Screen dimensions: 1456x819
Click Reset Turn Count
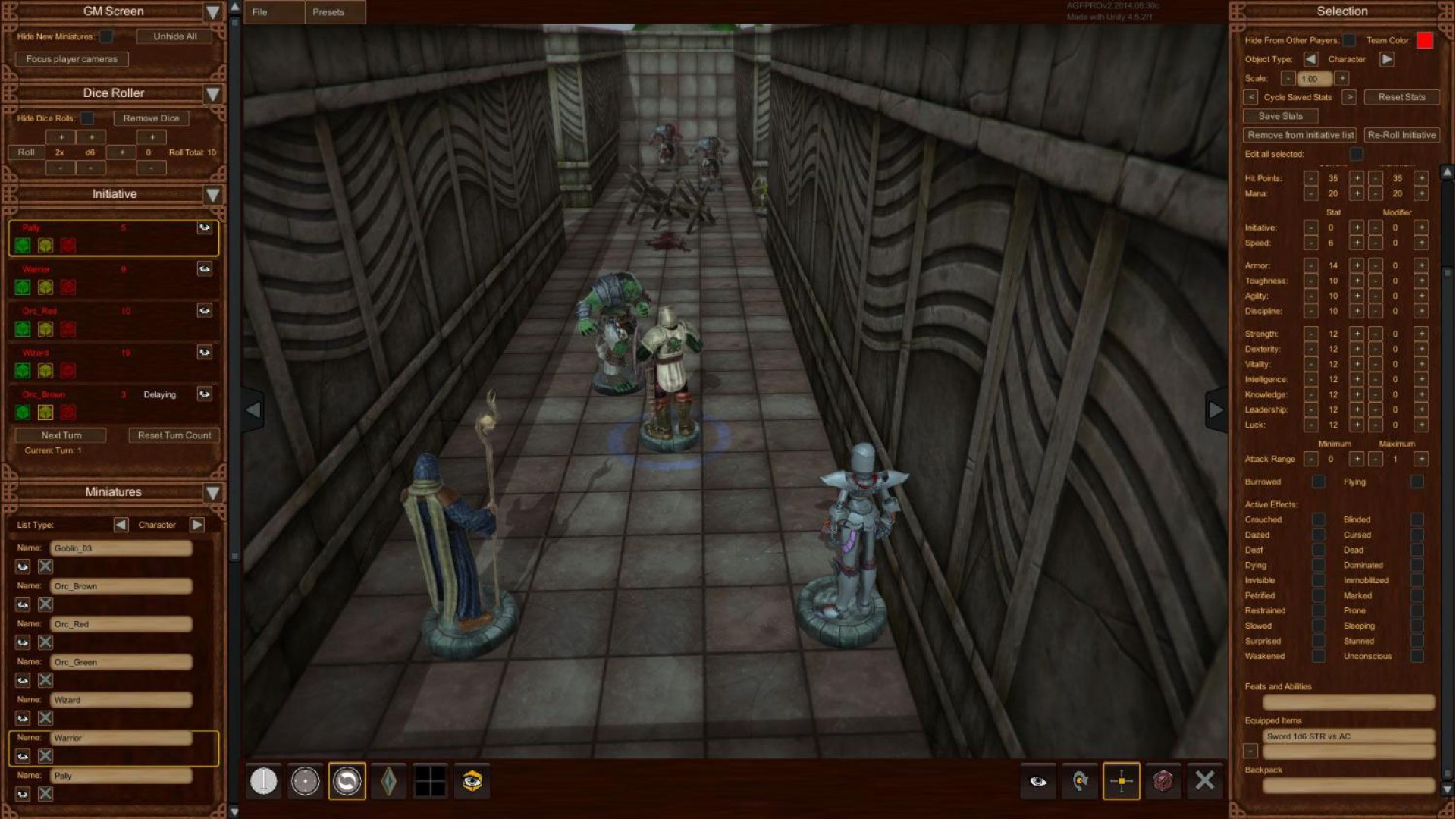pos(174,435)
